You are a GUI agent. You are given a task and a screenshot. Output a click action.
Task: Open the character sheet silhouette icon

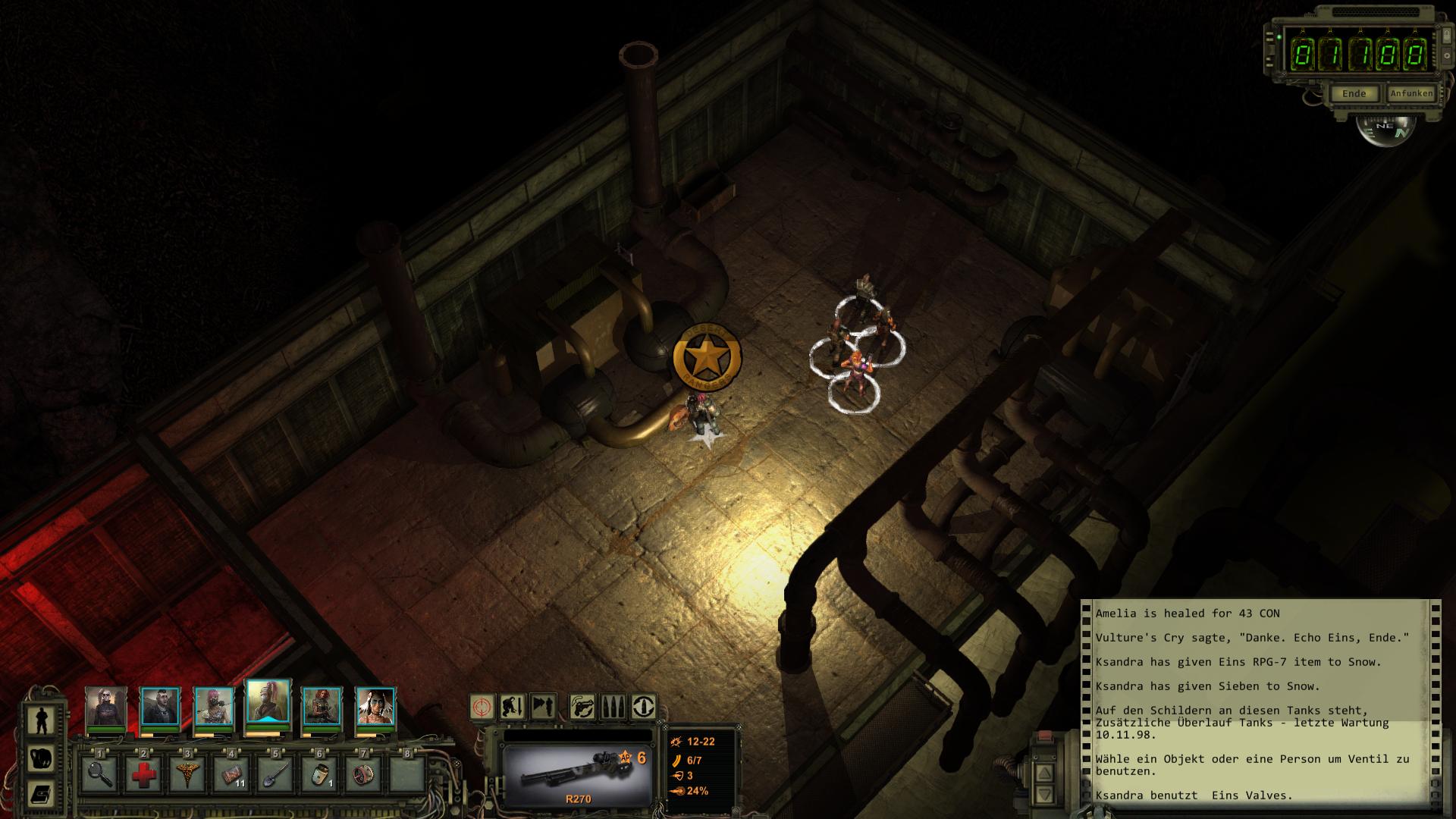[x=42, y=720]
